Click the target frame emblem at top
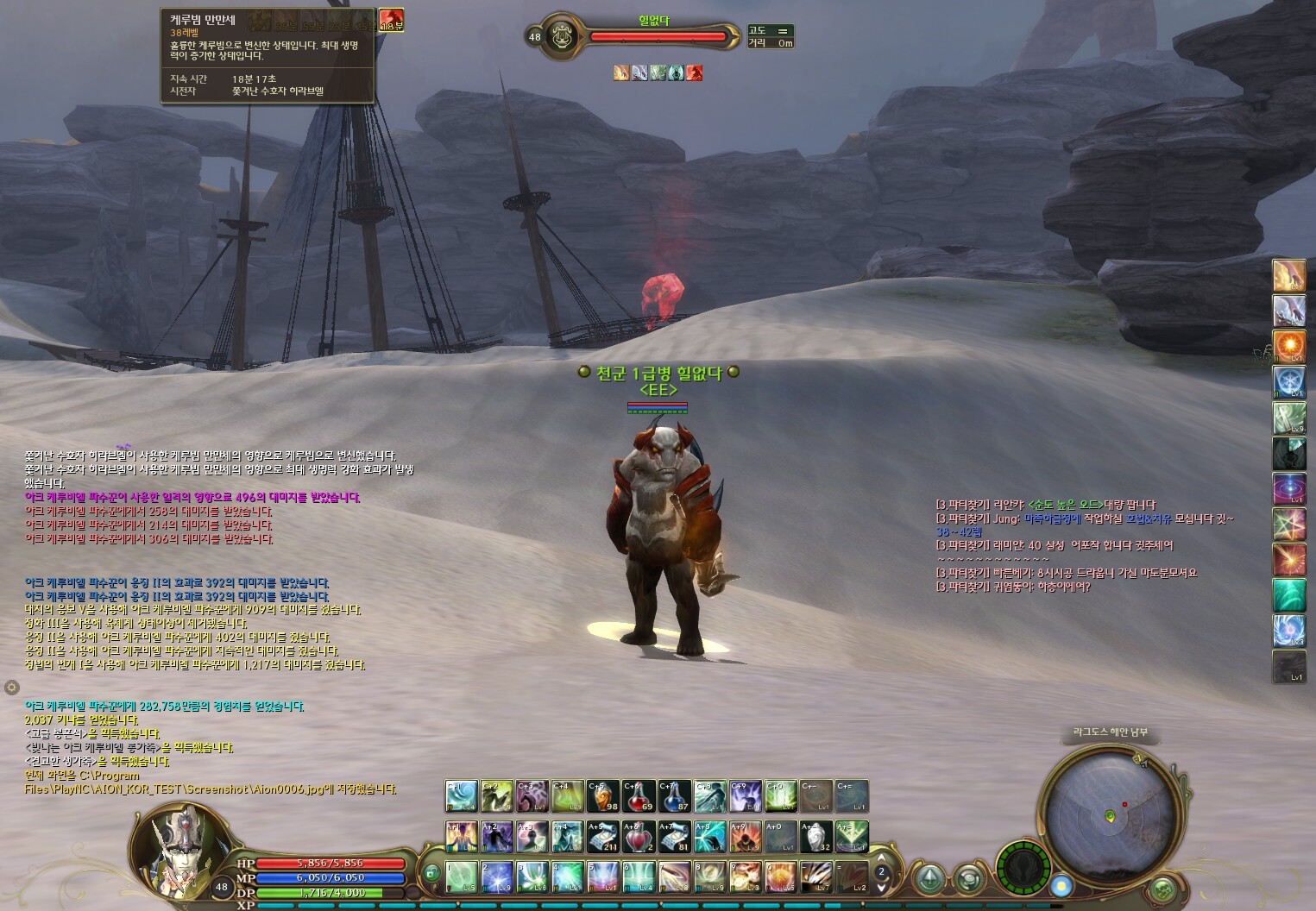 (562, 36)
